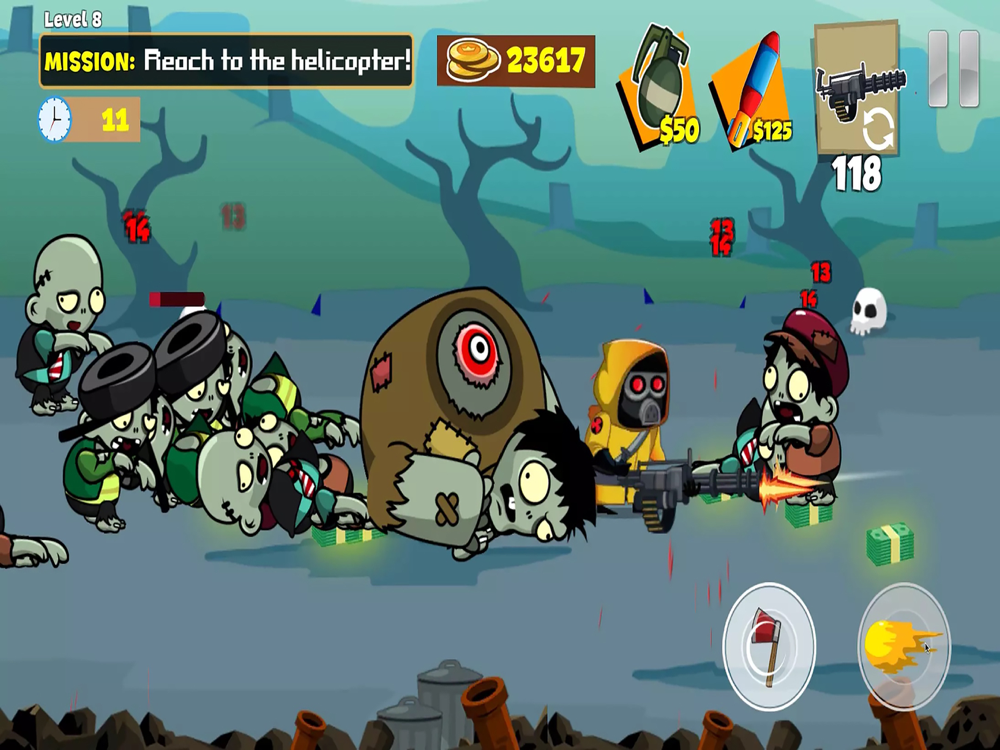
Task: Swing the axe melee attack
Action: pyautogui.click(x=769, y=647)
